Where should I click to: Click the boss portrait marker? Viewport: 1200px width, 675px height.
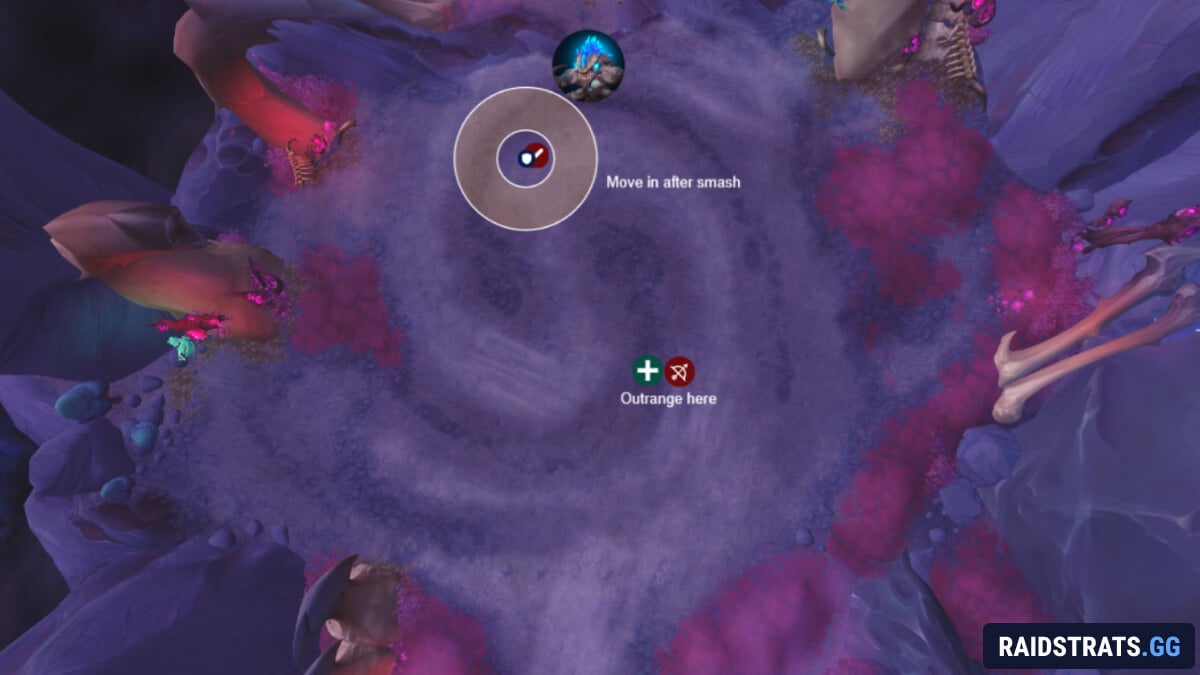pyautogui.click(x=588, y=65)
